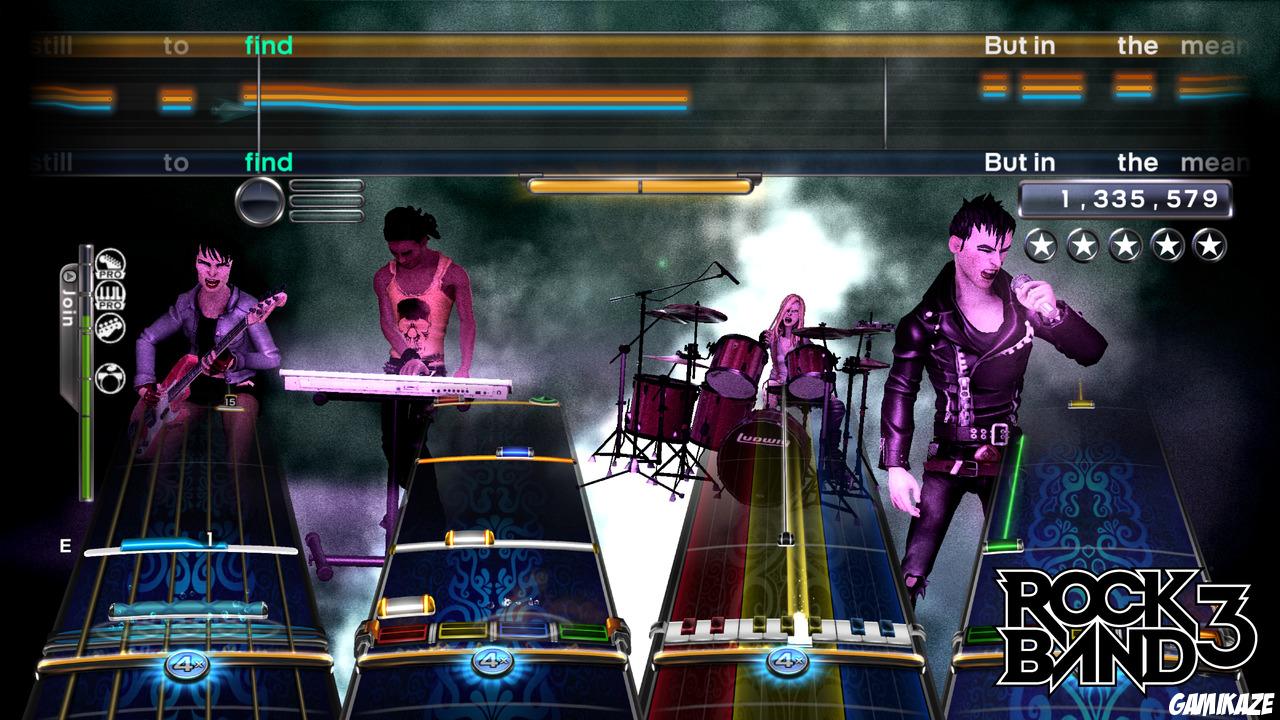
Task: Select the Pro Keys icon in the Join panel
Action: (111, 295)
